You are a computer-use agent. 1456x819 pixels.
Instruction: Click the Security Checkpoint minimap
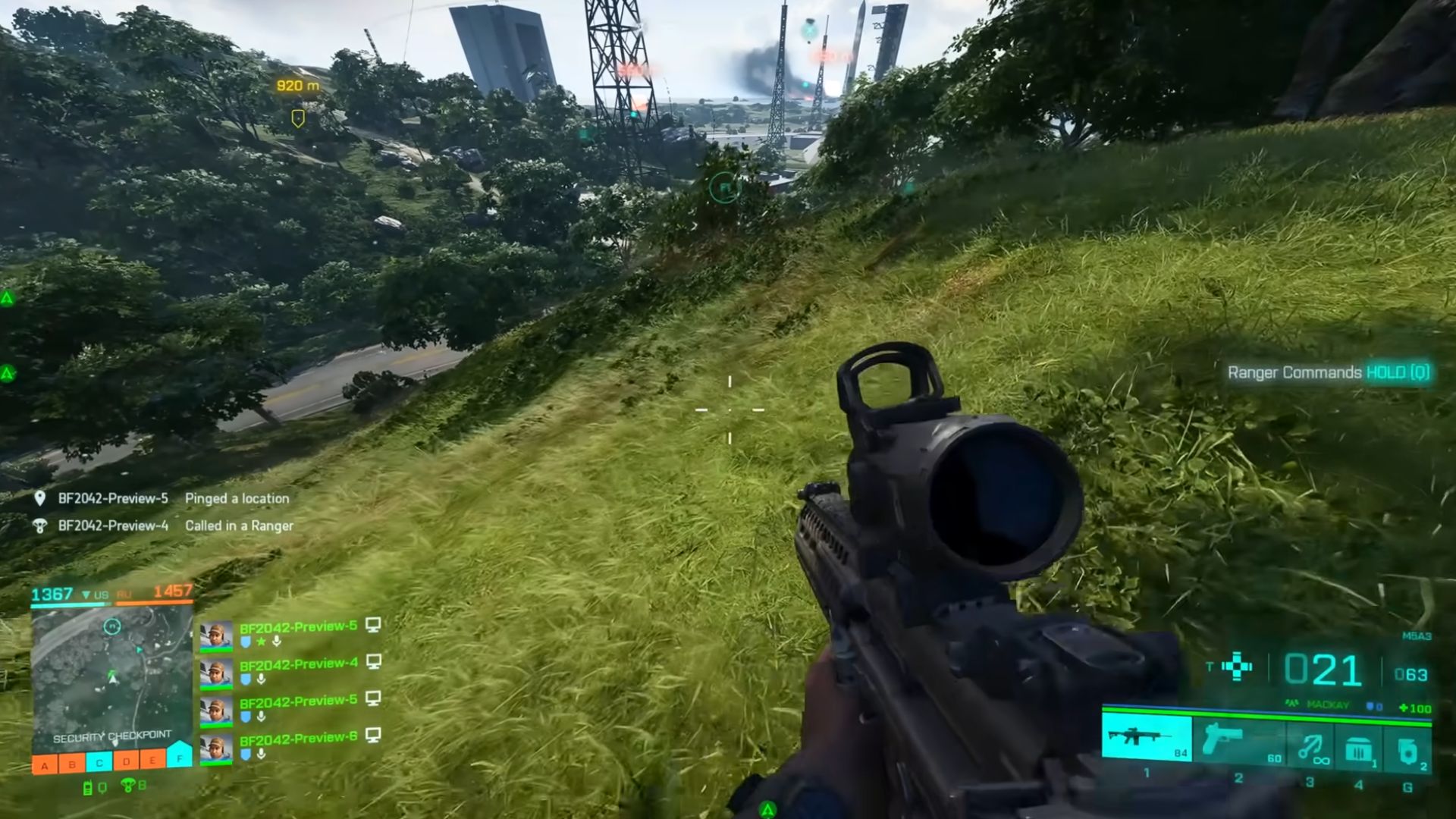click(112, 676)
